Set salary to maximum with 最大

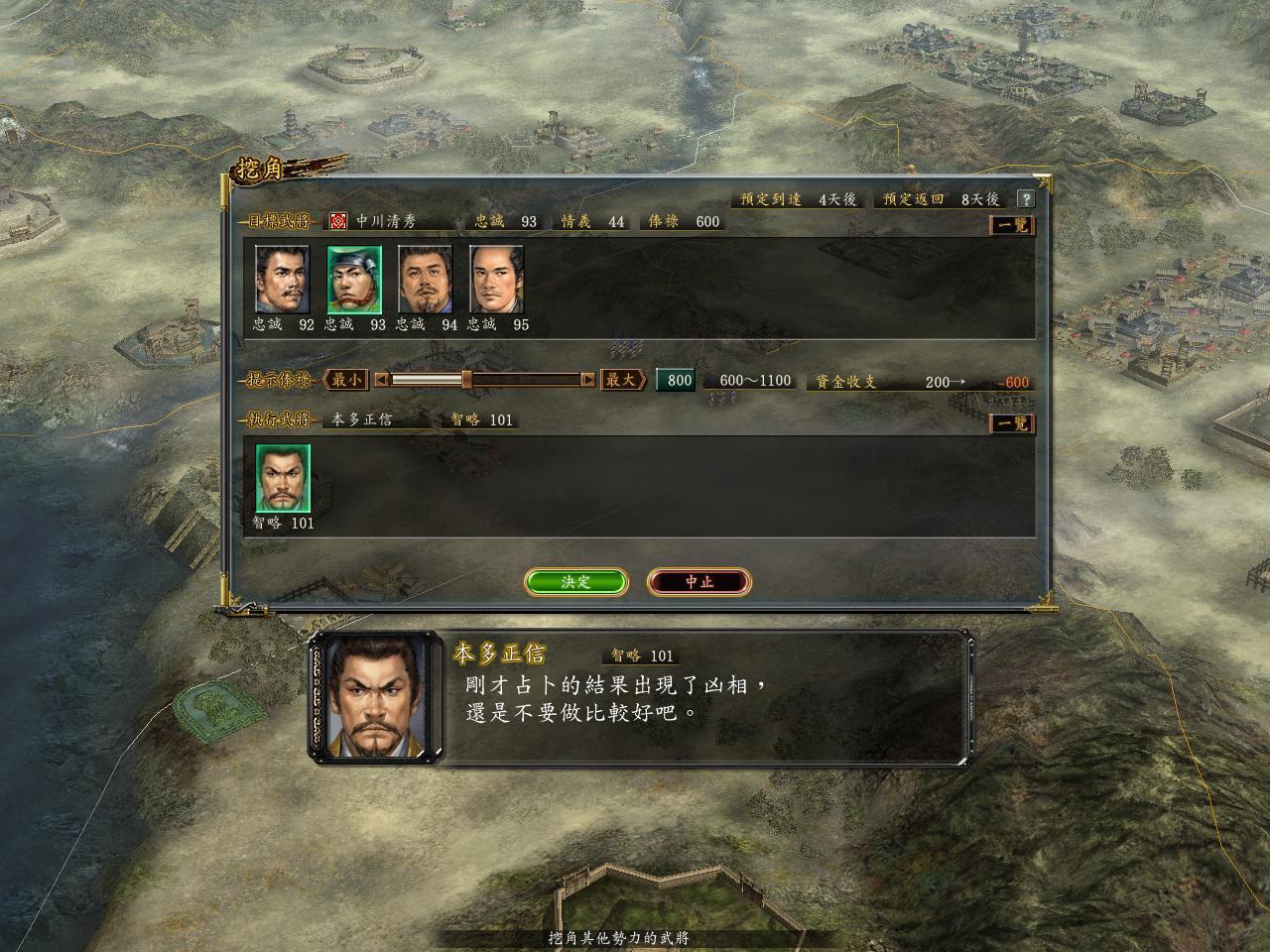pos(621,380)
